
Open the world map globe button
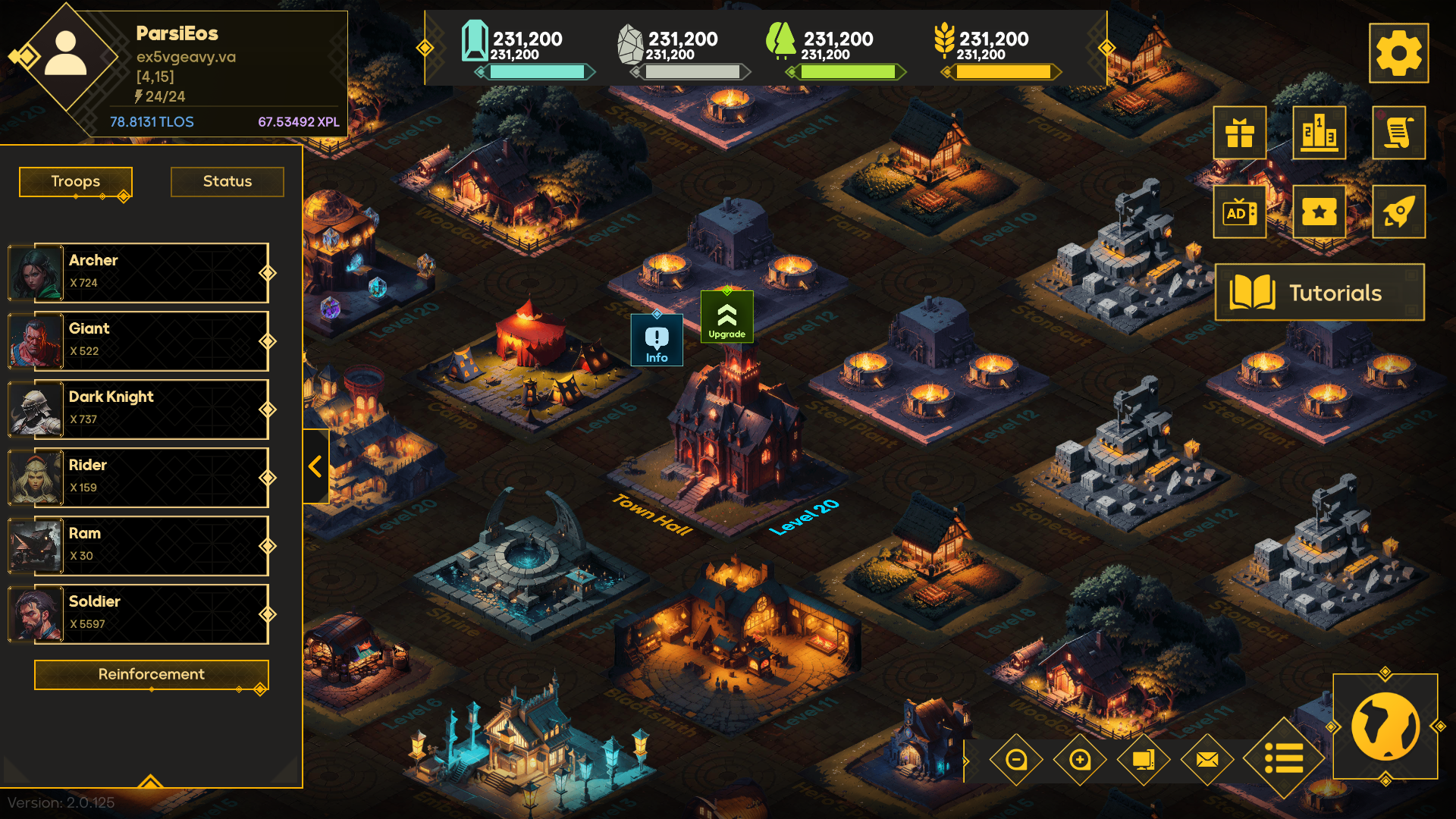[x=1385, y=726]
